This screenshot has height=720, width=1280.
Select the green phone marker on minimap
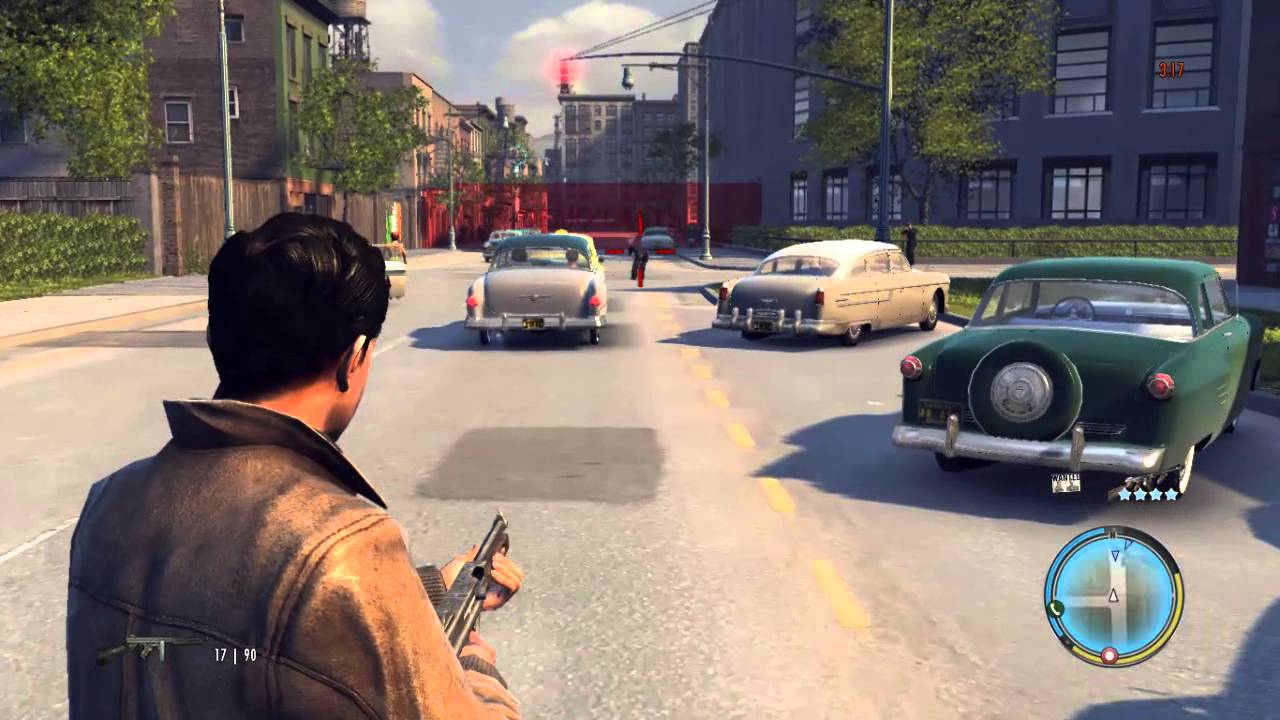[1054, 608]
